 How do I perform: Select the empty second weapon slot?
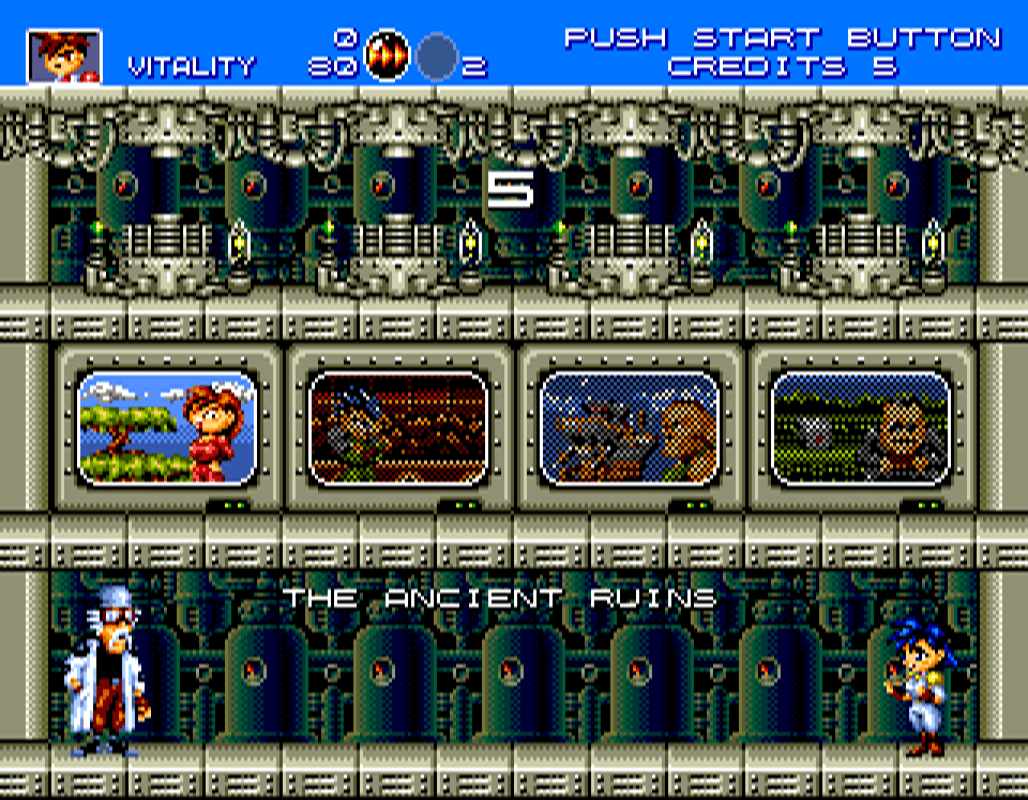pos(437,56)
